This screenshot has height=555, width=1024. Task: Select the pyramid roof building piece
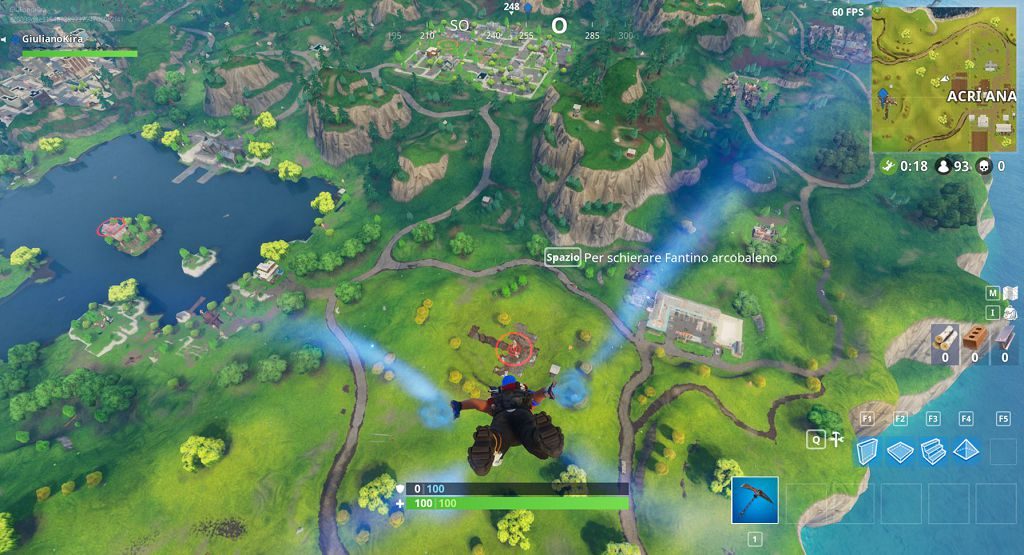point(966,451)
